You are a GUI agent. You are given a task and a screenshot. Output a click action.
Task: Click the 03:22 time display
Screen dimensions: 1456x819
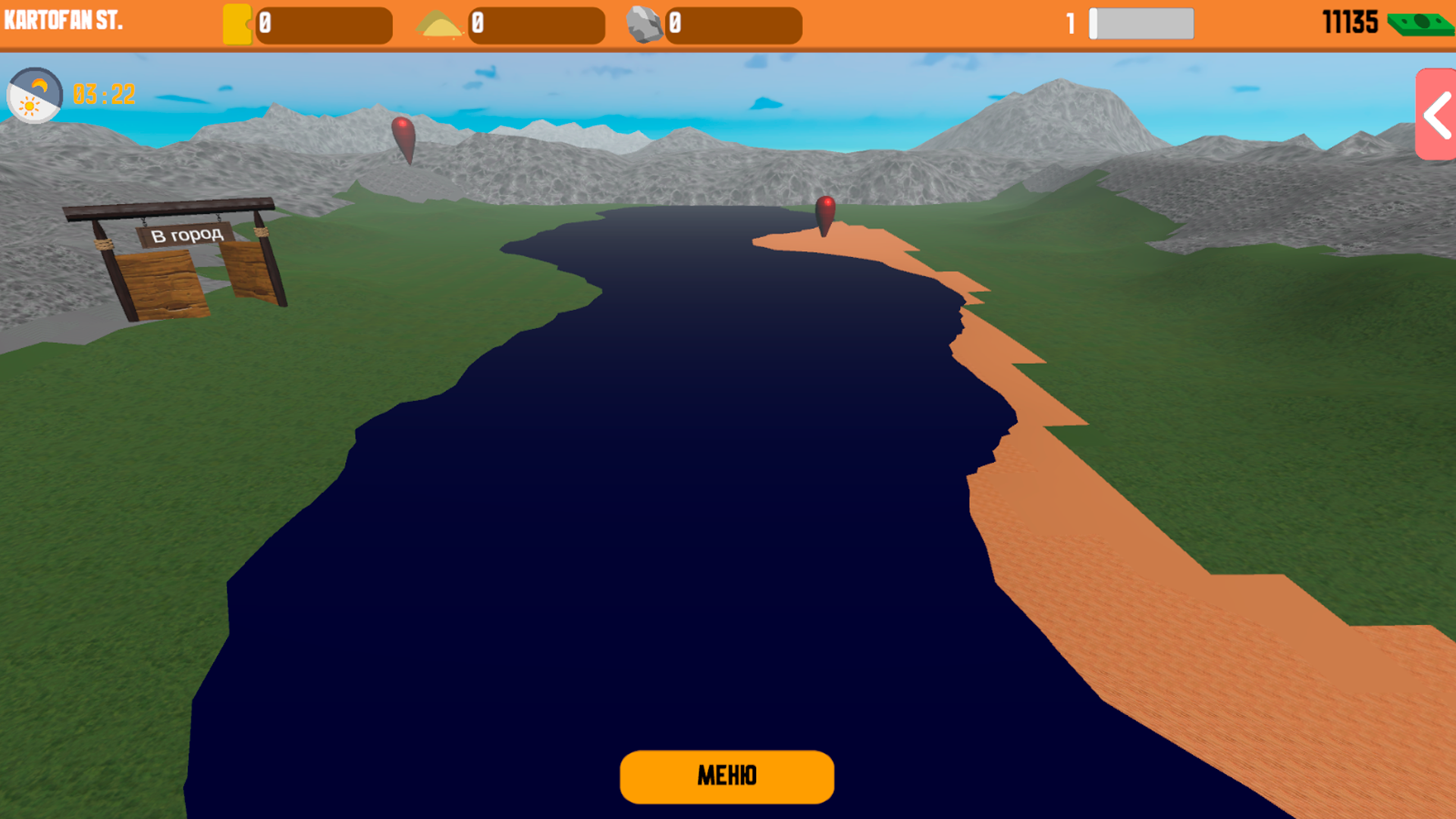coord(102,95)
